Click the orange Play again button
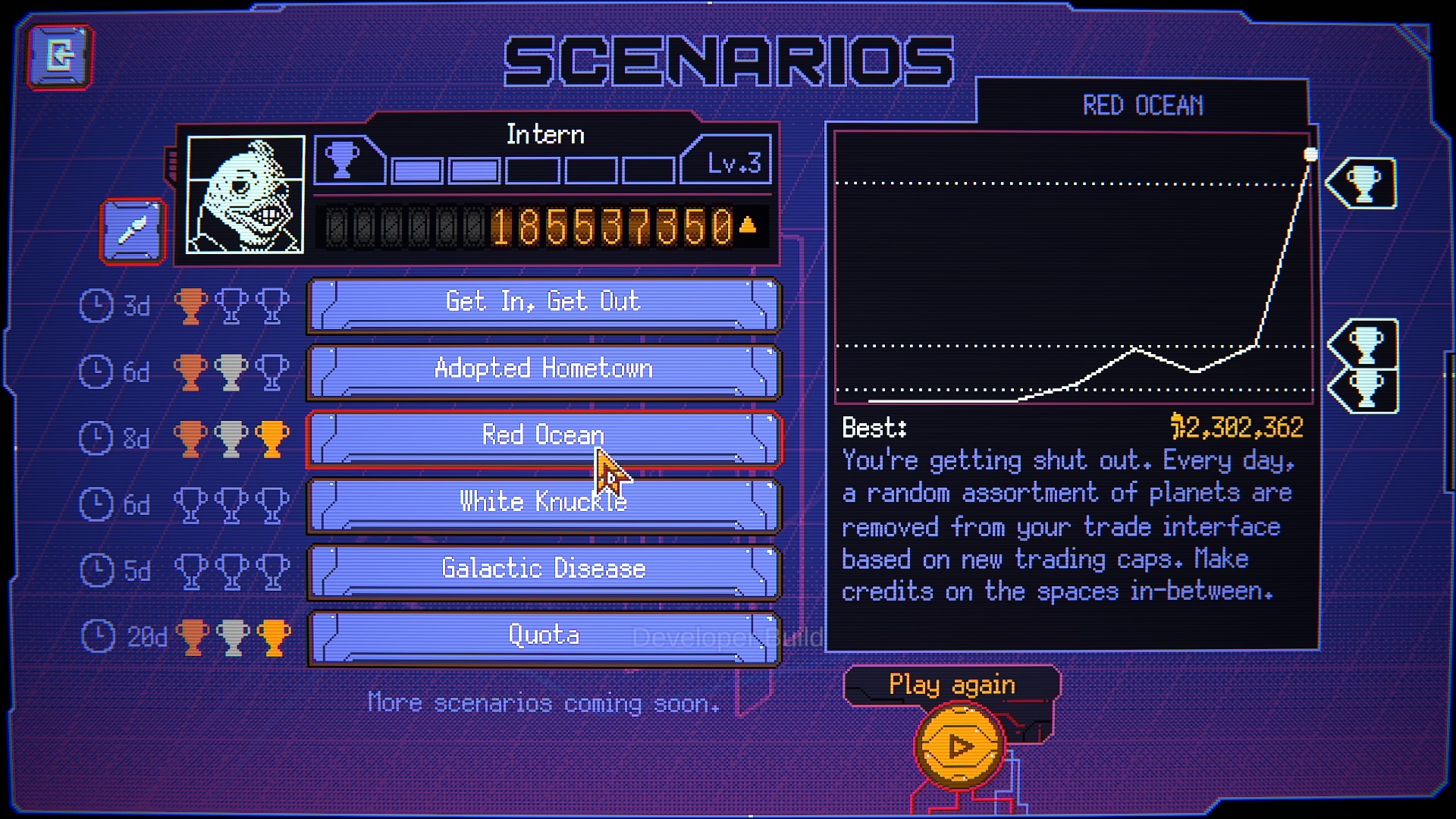The height and width of the screenshot is (819, 1456). [x=960, y=746]
